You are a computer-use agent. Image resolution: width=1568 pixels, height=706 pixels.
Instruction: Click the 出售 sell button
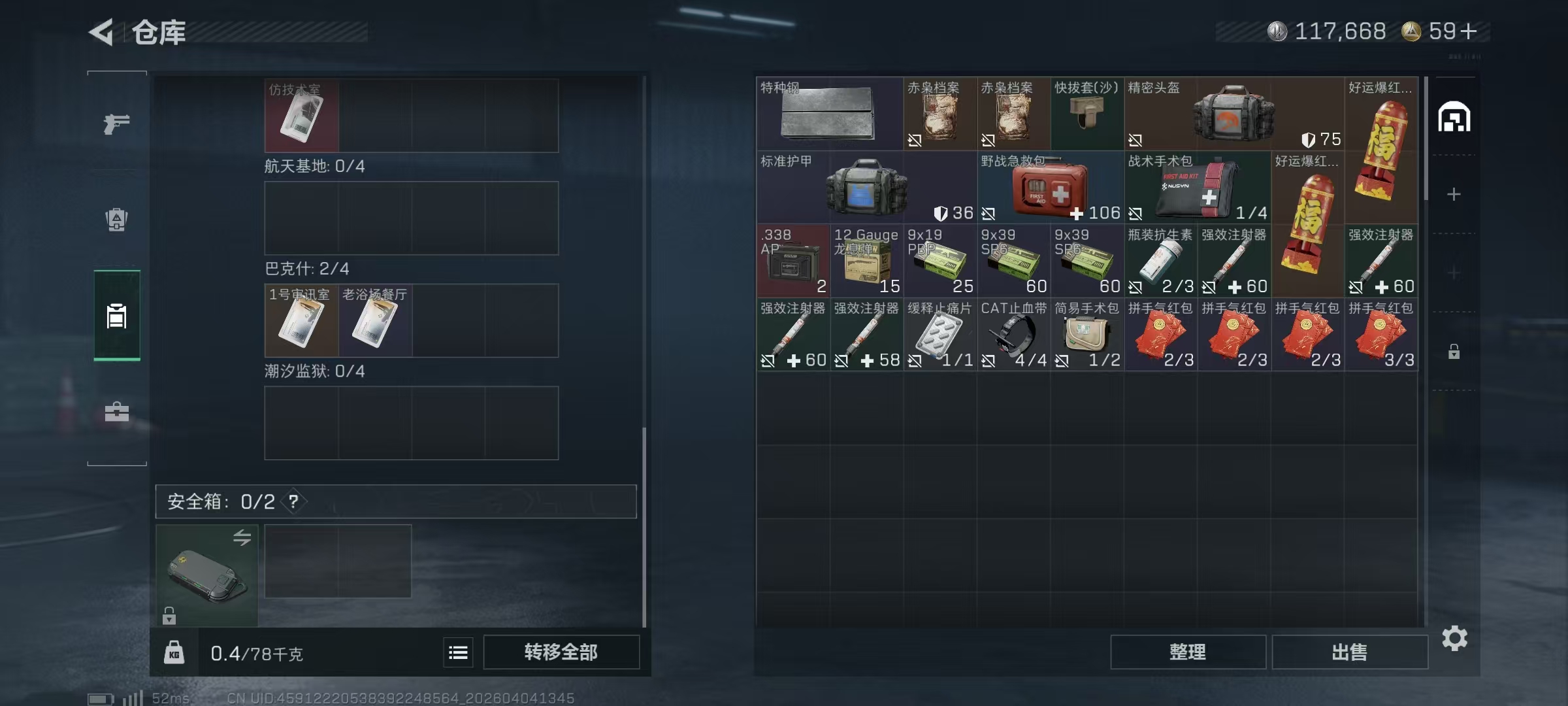click(x=1350, y=652)
